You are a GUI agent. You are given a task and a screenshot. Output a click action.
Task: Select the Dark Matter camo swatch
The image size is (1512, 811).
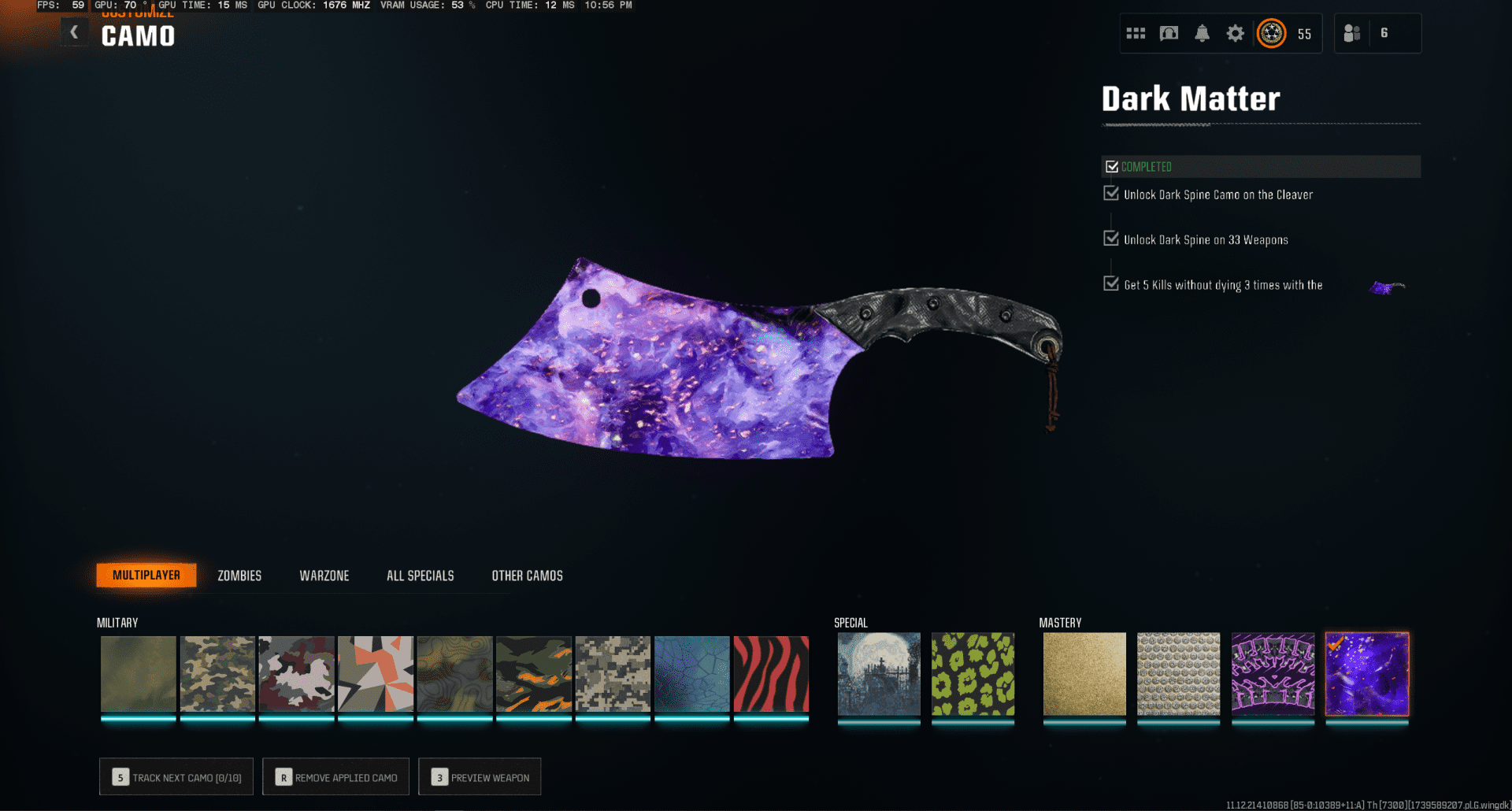(1367, 674)
